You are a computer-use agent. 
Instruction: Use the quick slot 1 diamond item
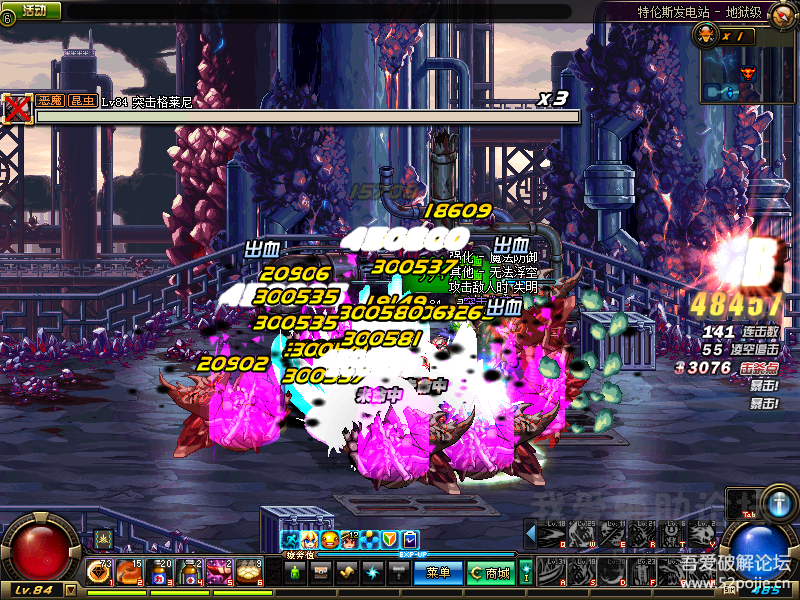(98, 572)
